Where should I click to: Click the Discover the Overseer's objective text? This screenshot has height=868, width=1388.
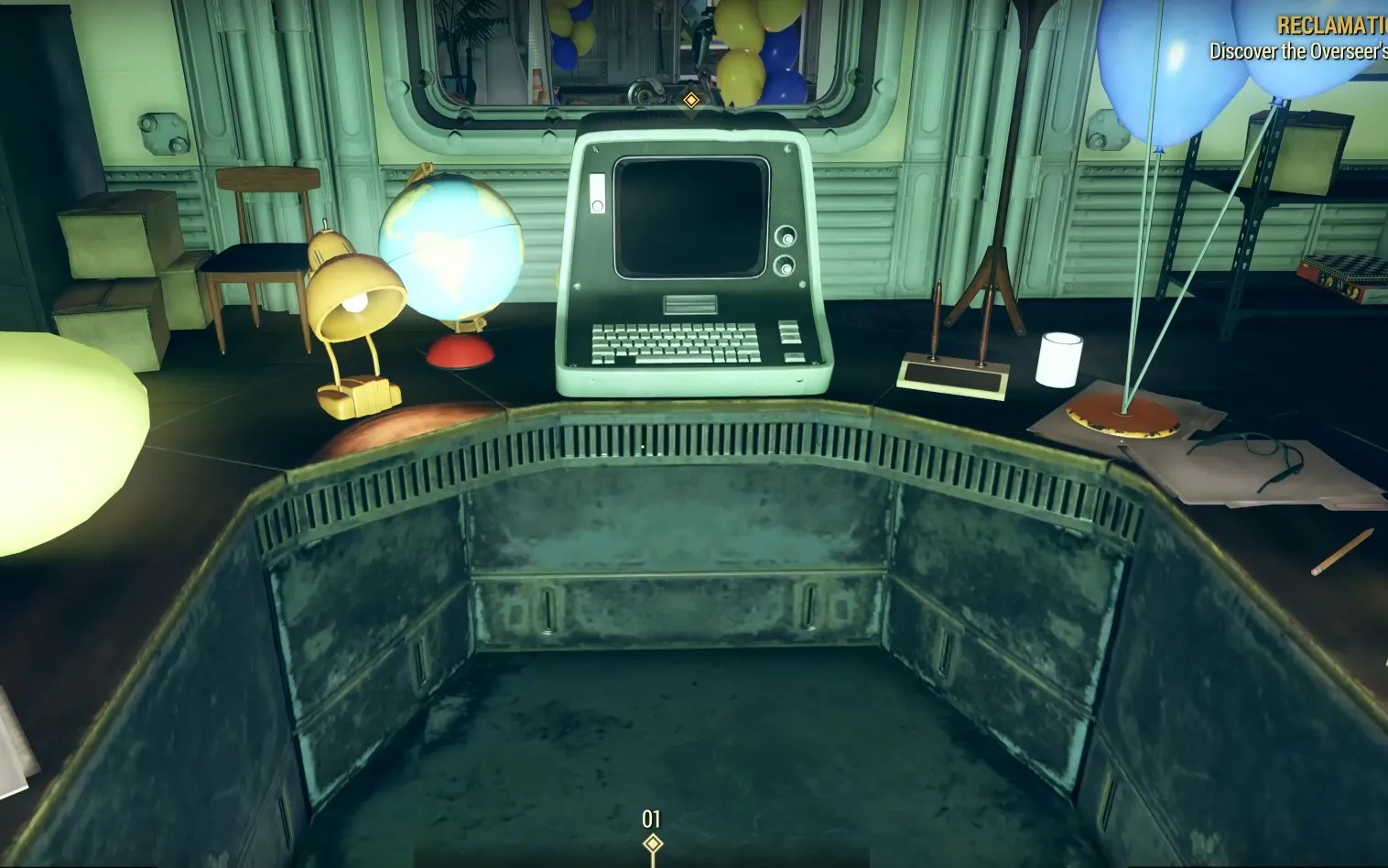point(1300,52)
